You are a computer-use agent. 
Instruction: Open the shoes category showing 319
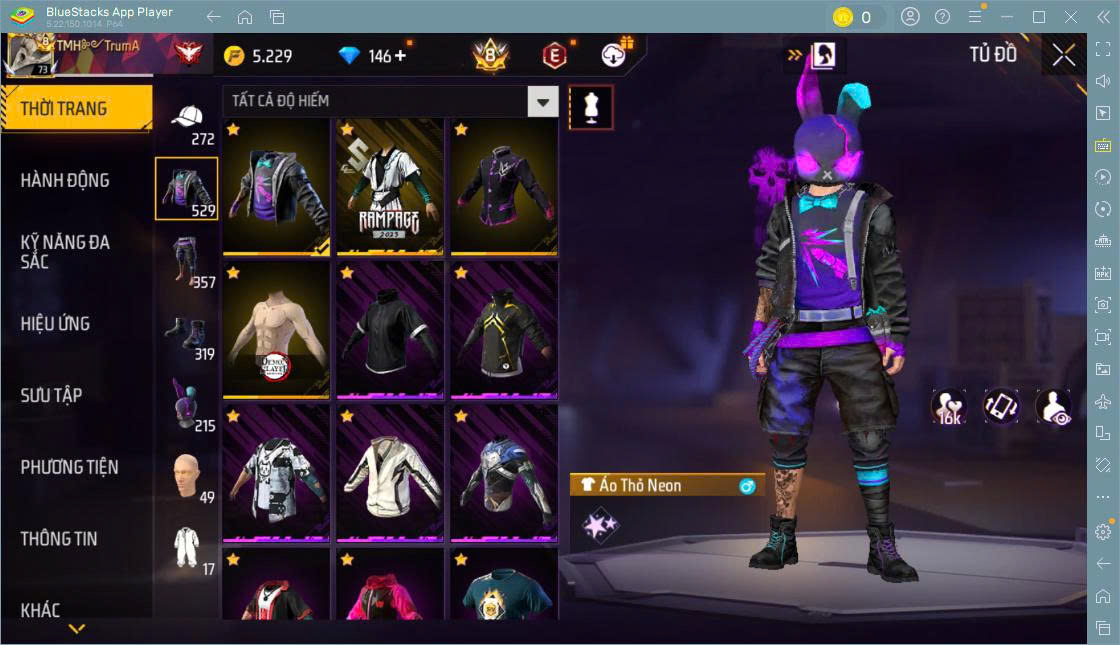click(x=187, y=336)
